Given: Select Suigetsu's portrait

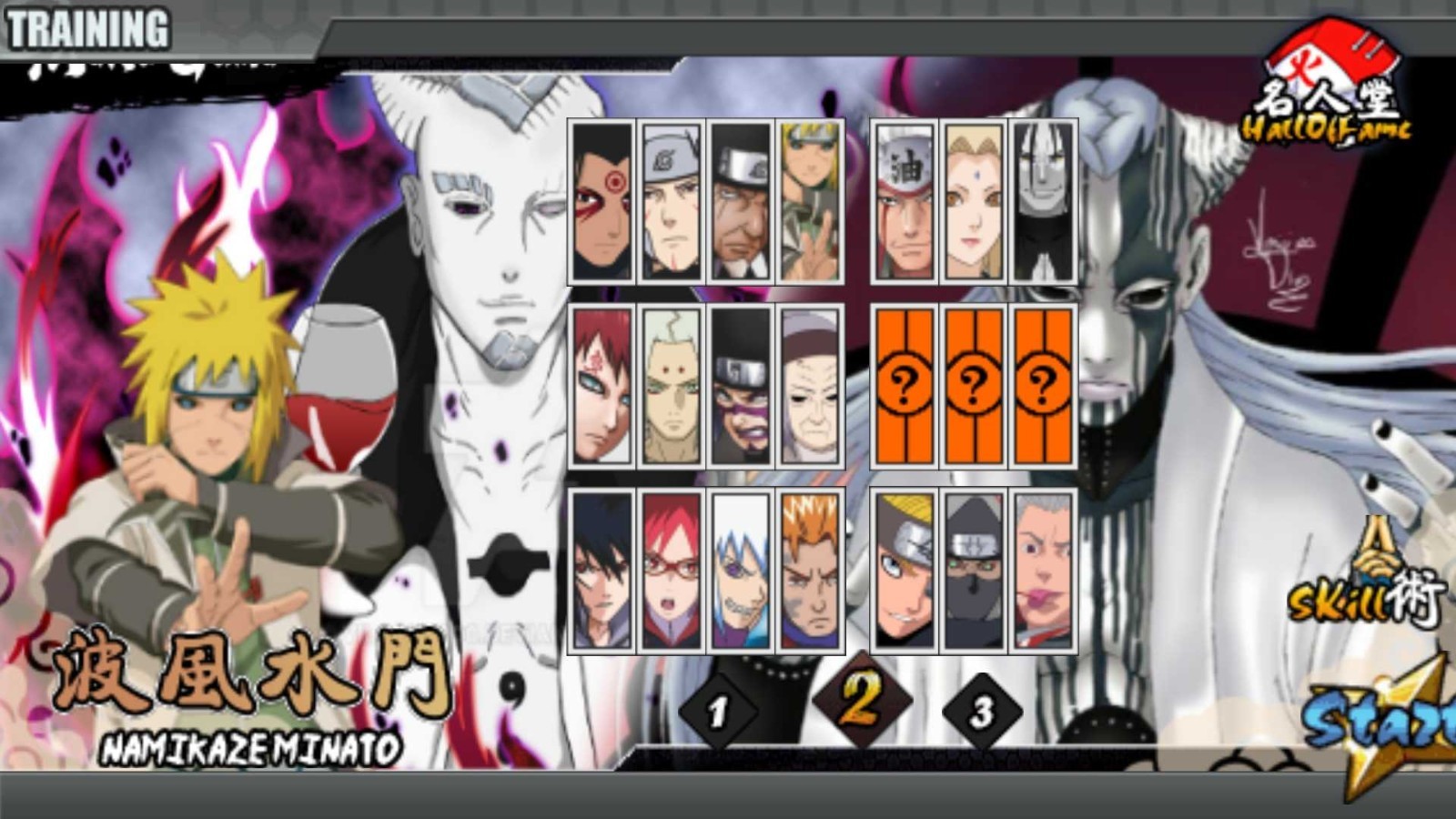Looking at the screenshot, I should click(740, 569).
